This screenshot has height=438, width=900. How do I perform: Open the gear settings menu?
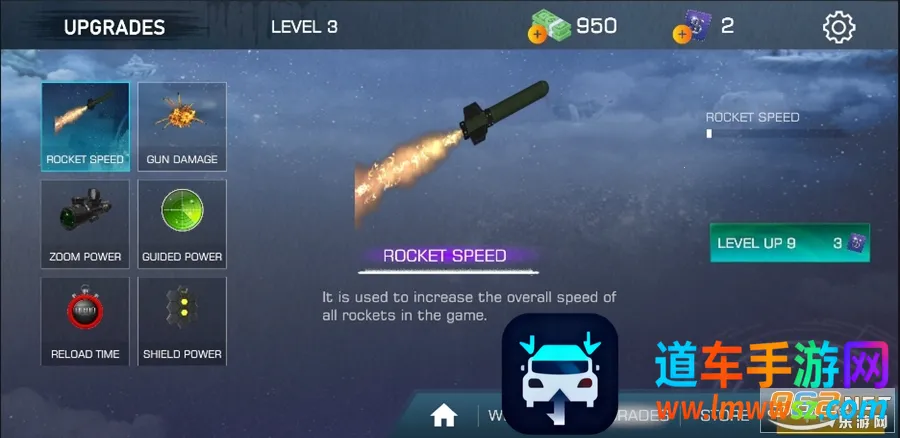(838, 27)
